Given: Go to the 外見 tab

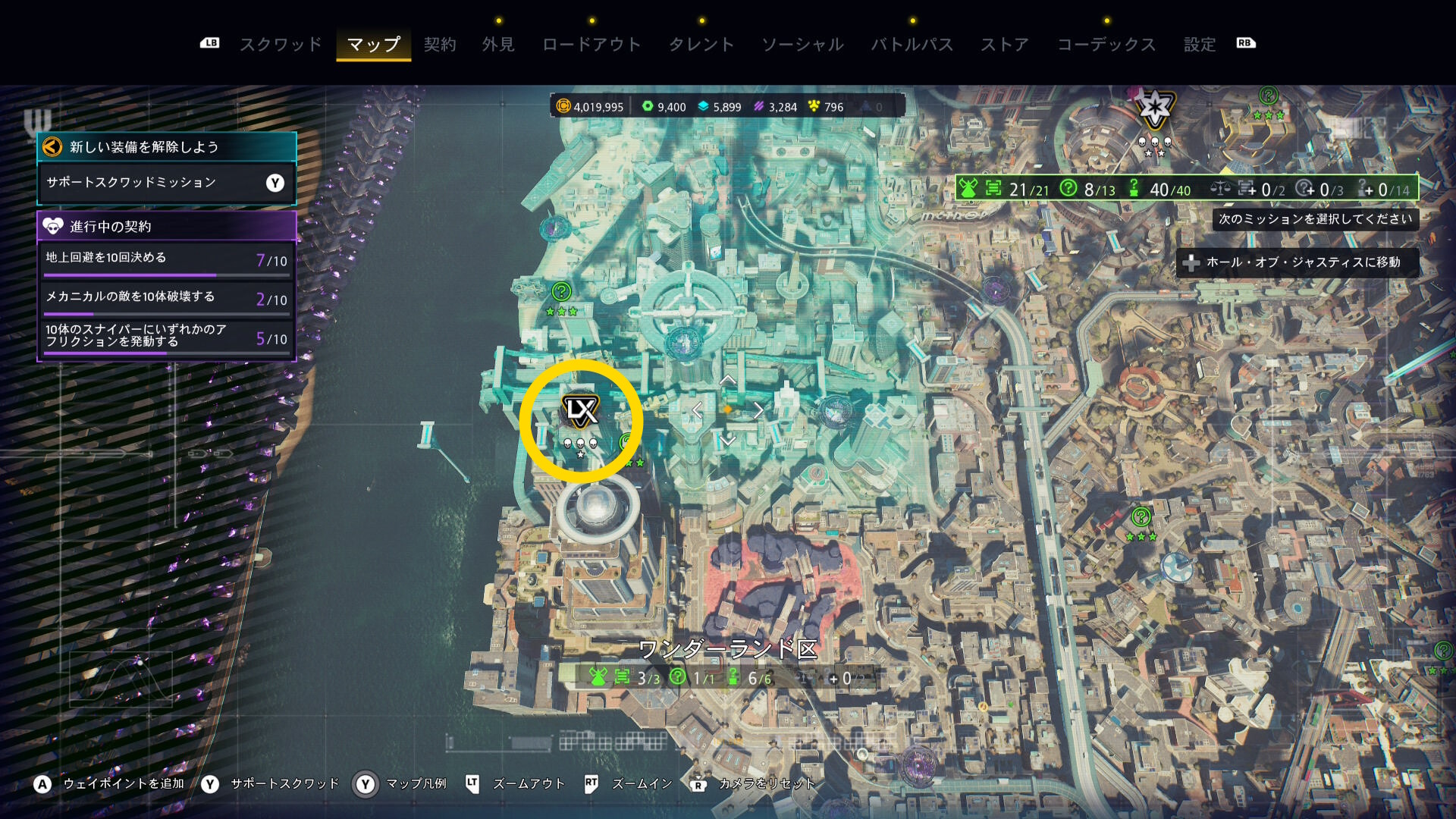Looking at the screenshot, I should pyautogui.click(x=498, y=45).
